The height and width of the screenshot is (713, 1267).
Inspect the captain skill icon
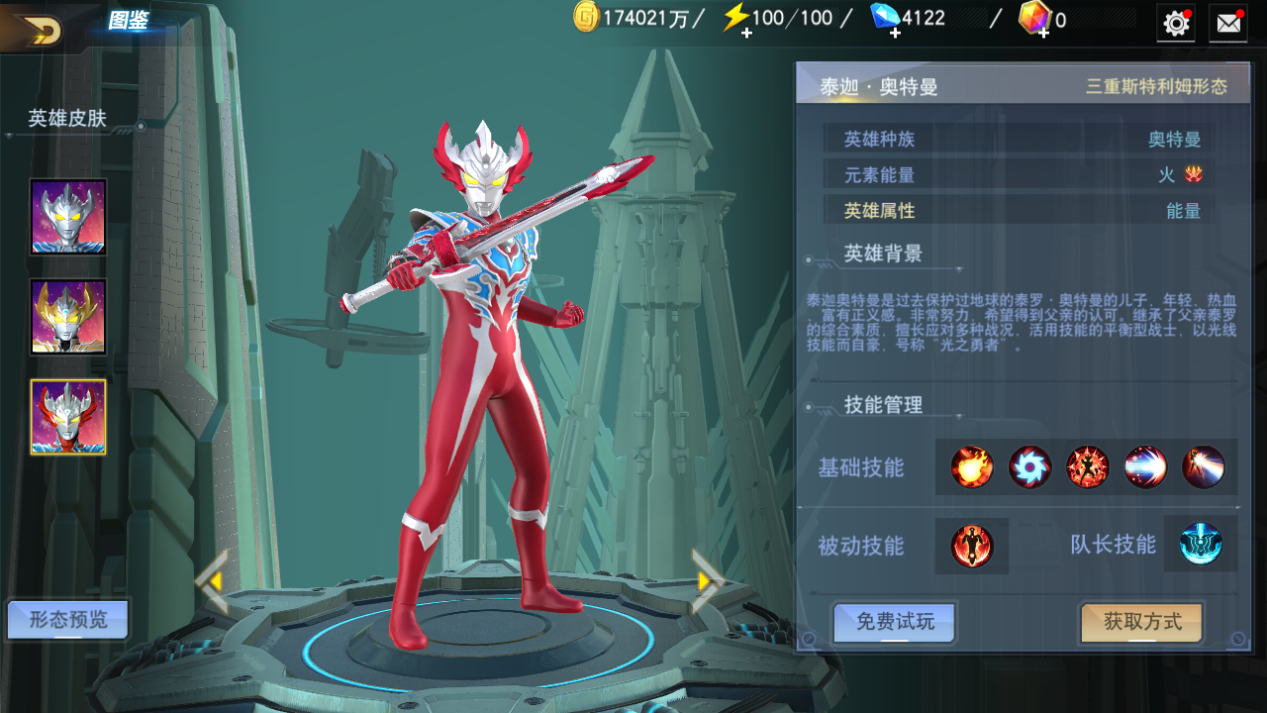(1200, 545)
